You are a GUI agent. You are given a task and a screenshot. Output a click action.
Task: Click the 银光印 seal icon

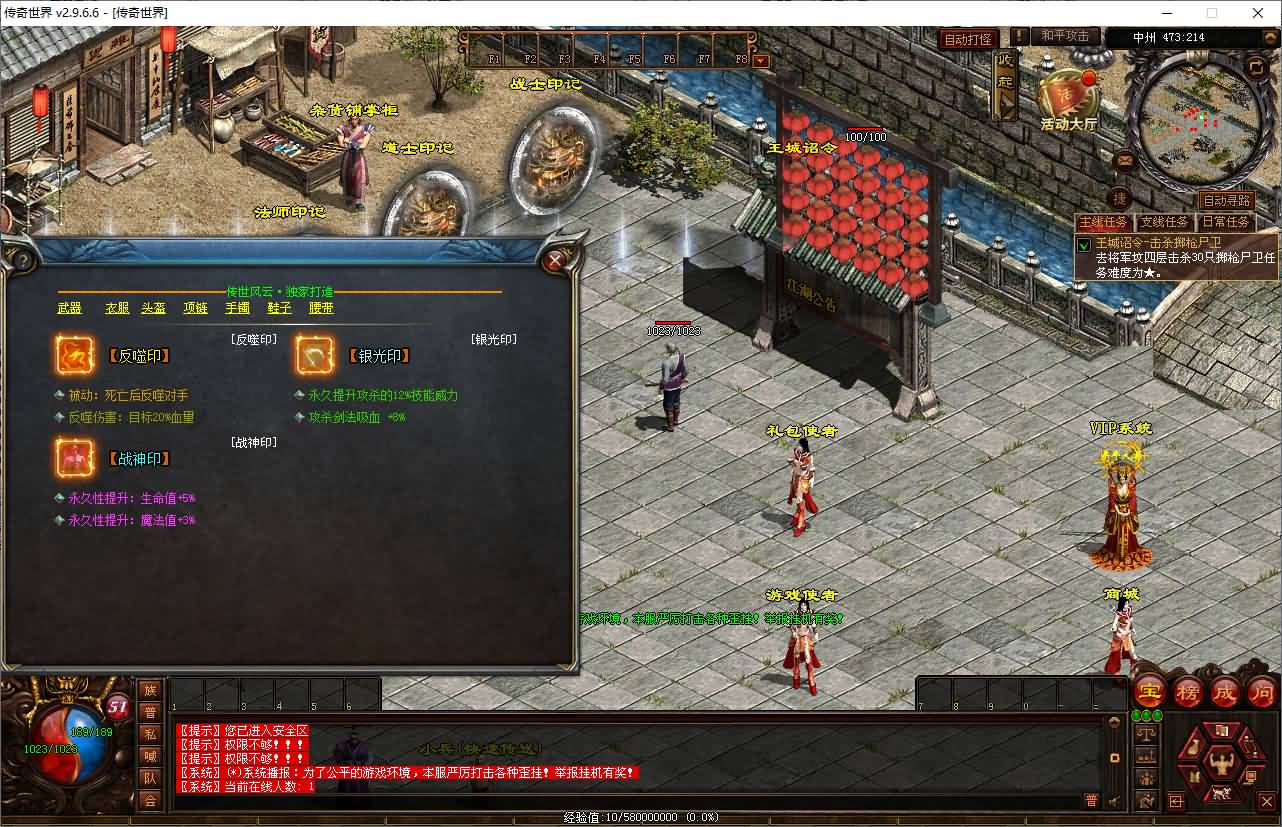click(x=315, y=355)
